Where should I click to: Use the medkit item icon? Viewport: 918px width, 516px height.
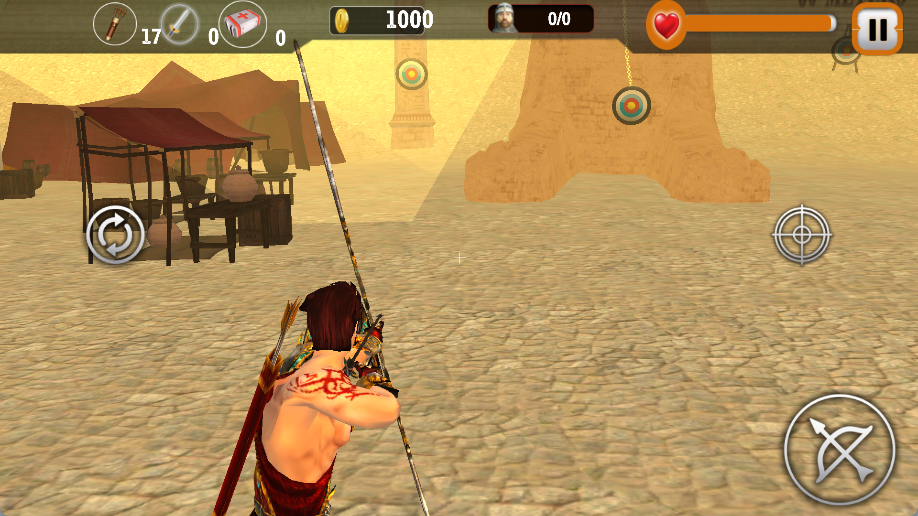[x=242, y=24]
